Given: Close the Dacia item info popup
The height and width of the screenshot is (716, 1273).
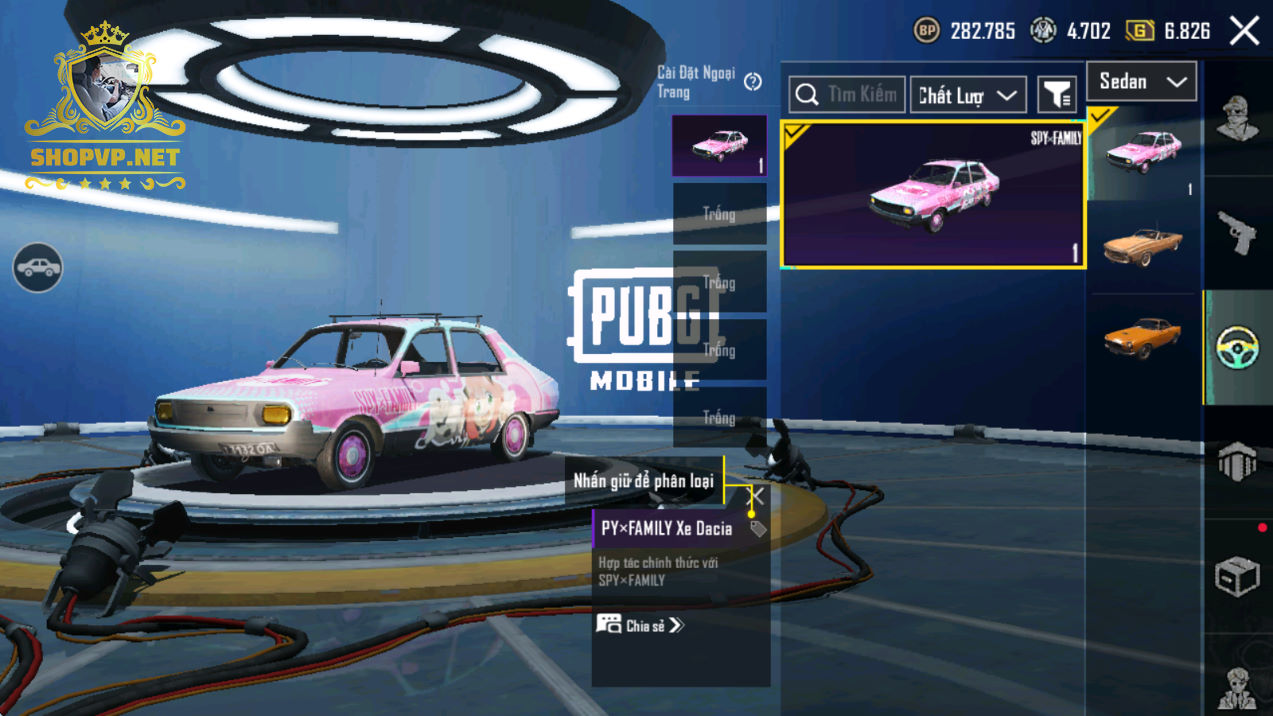Looking at the screenshot, I should (757, 496).
